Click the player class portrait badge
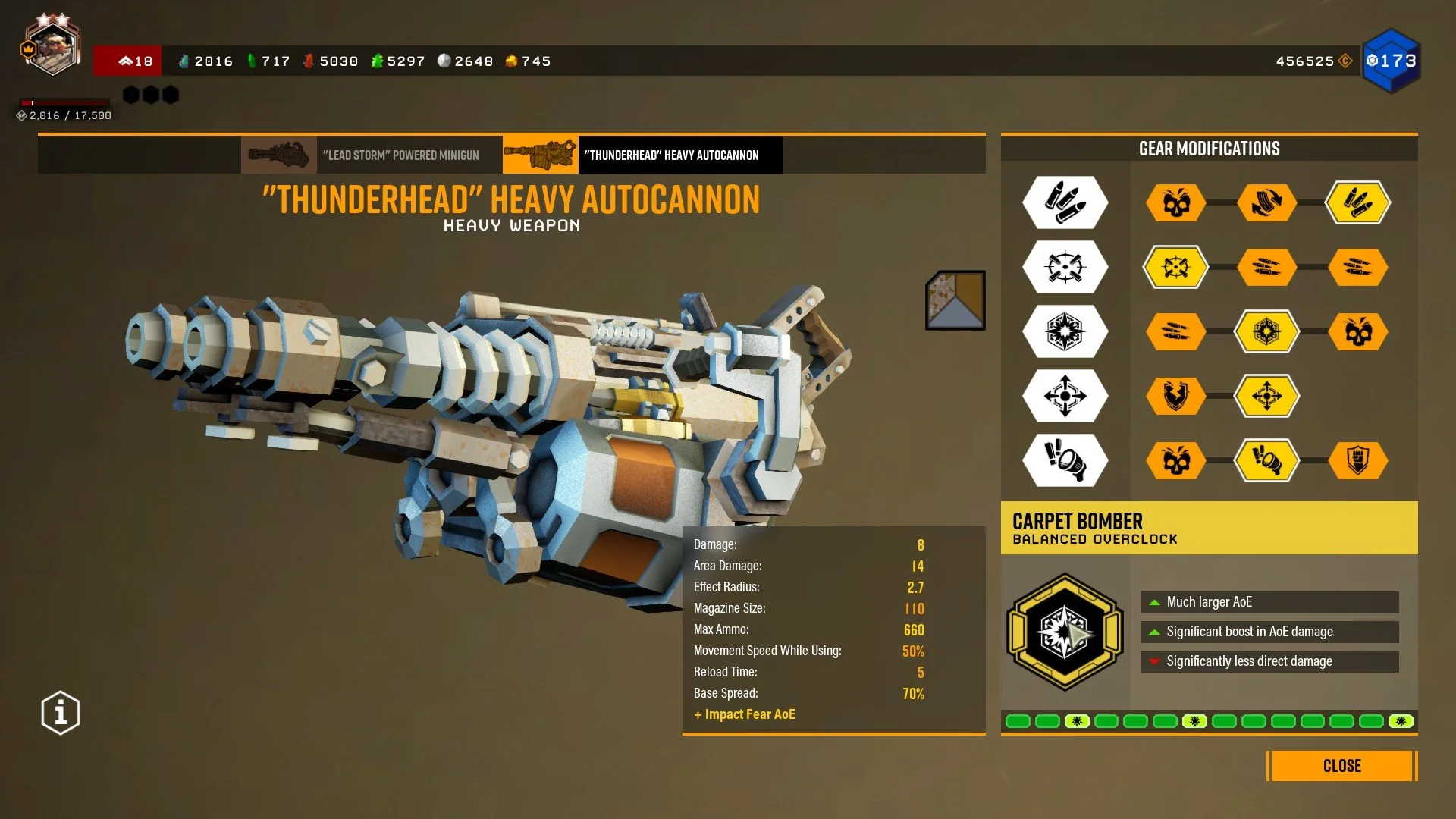This screenshot has width=1456, height=819. pos(52,47)
